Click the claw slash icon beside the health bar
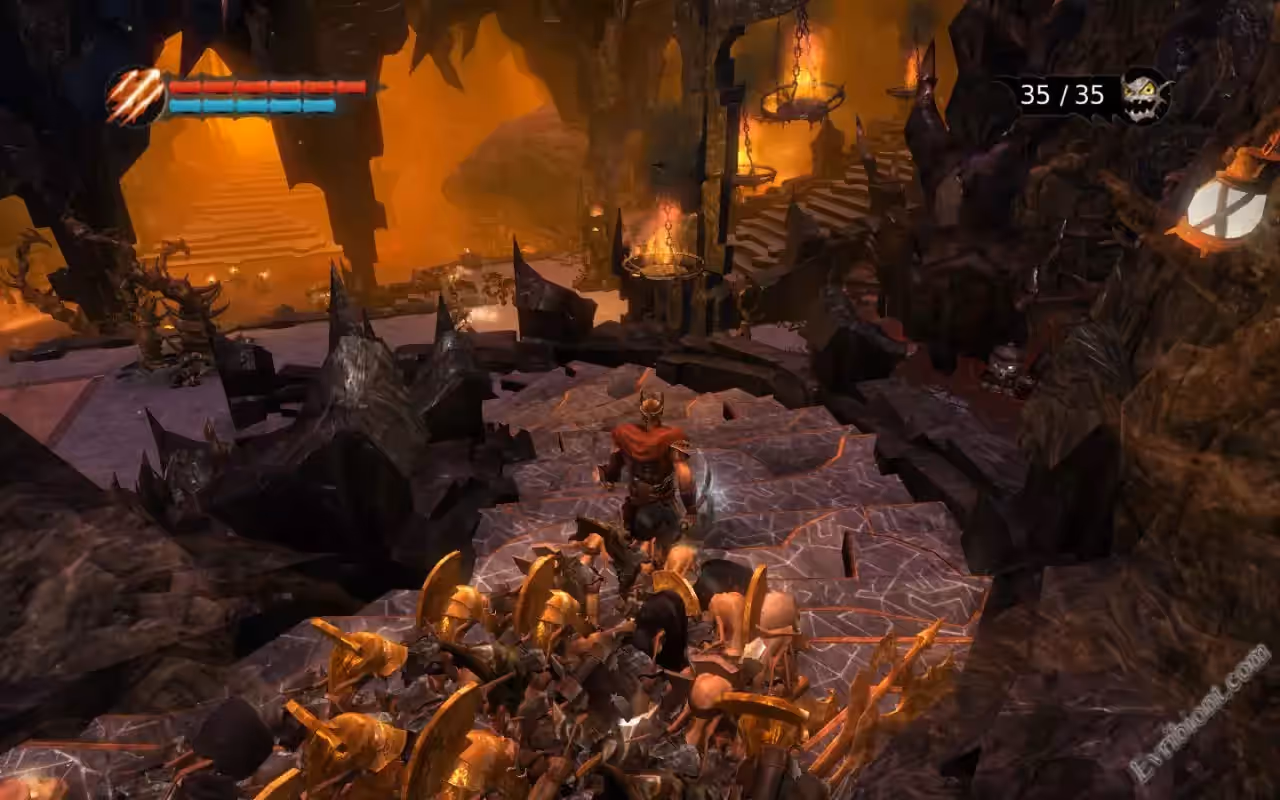This screenshot has width=1280, height=800. (x=135, y=97)
